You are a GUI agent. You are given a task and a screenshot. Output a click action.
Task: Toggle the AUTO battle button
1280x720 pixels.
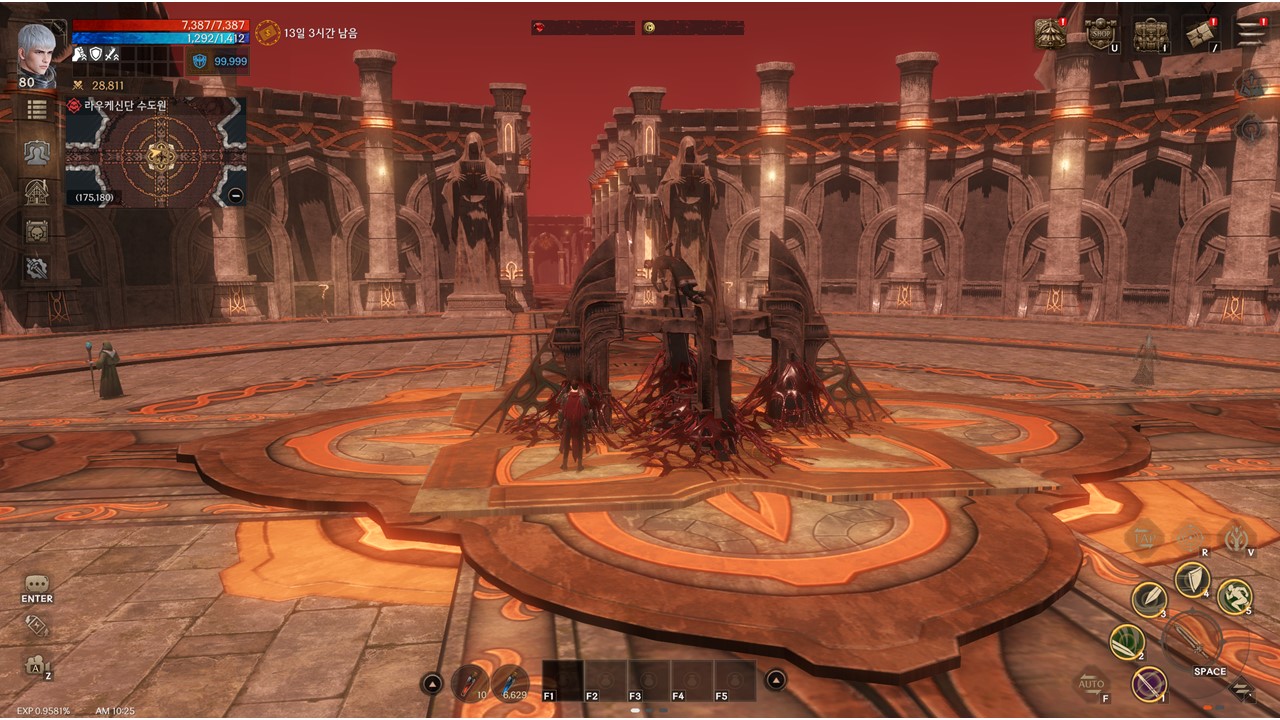[x=1092, y=684]
